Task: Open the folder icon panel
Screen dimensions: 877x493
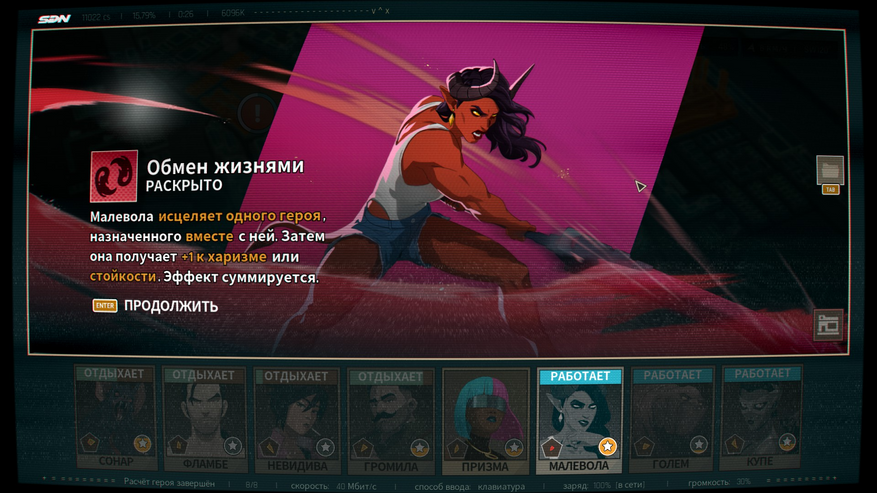Action: (829, 170)
